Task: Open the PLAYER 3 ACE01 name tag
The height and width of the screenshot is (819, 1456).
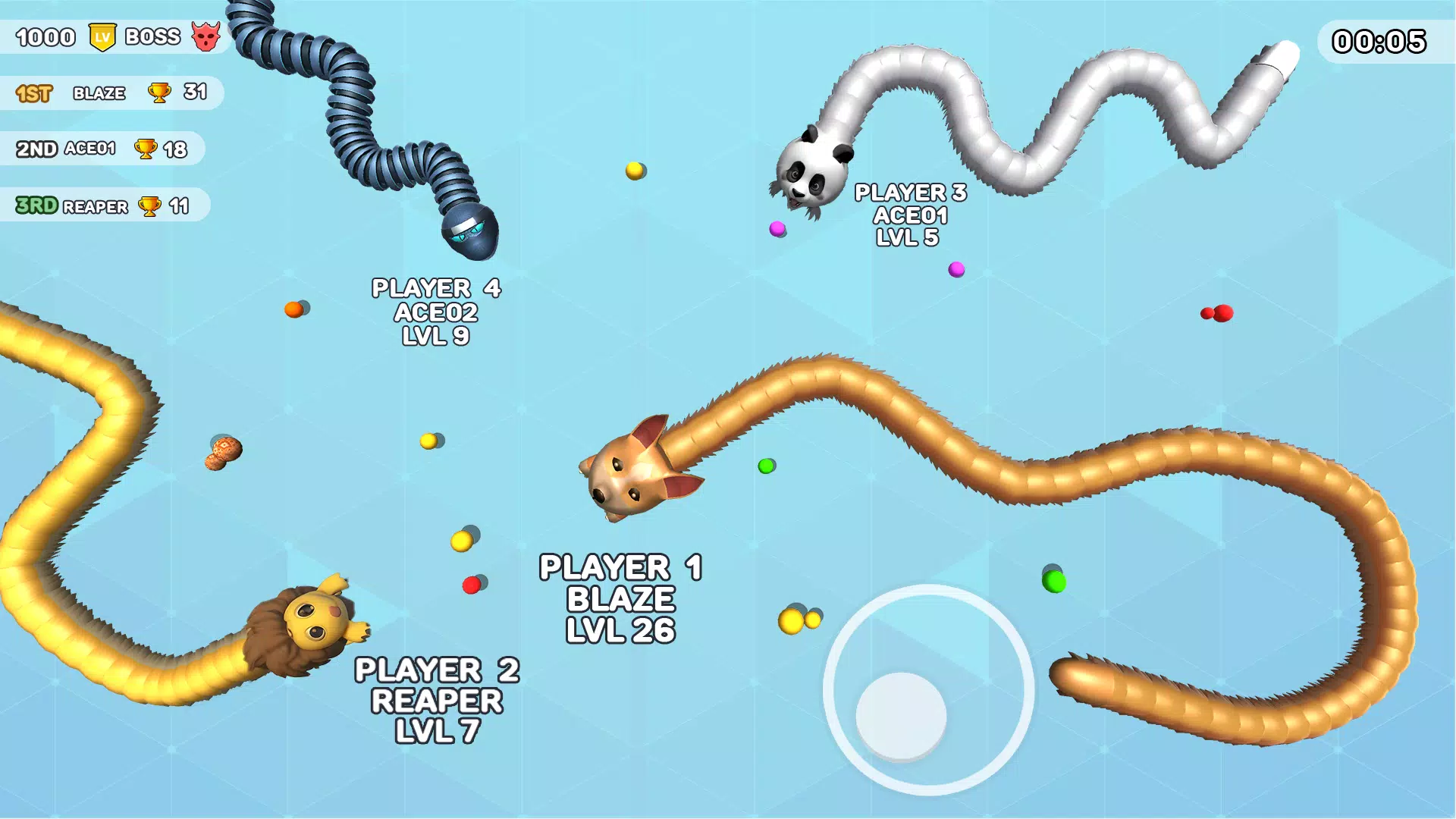Action: coord(910,215)
